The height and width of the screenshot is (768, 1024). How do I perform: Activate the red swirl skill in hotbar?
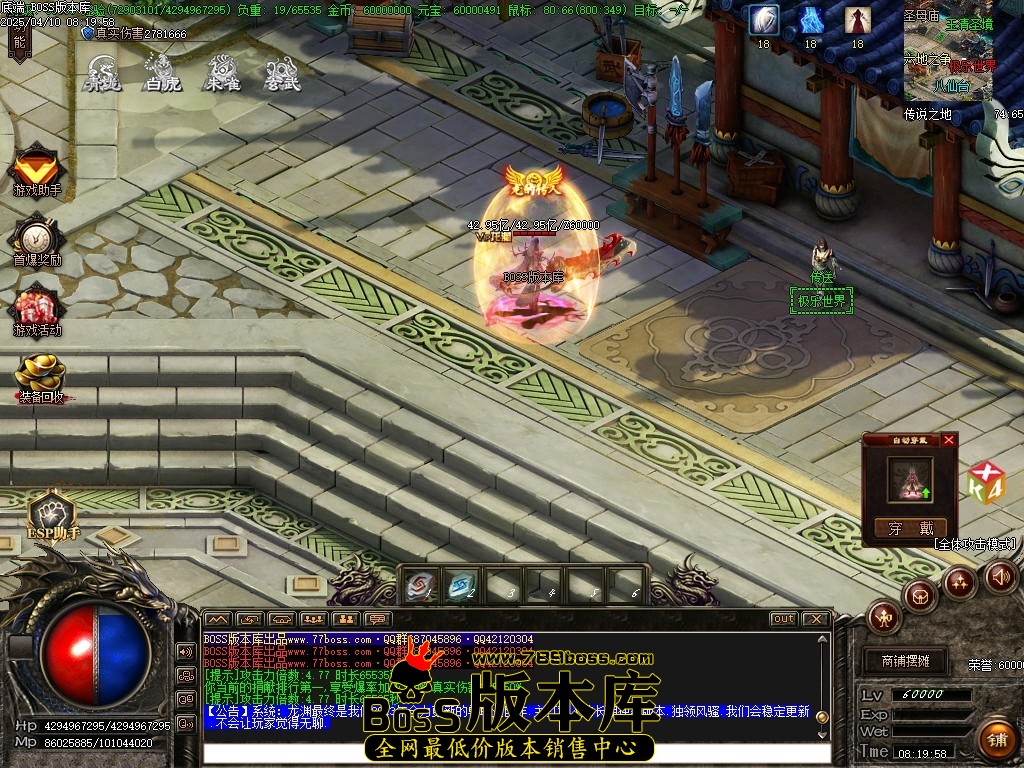421,586
